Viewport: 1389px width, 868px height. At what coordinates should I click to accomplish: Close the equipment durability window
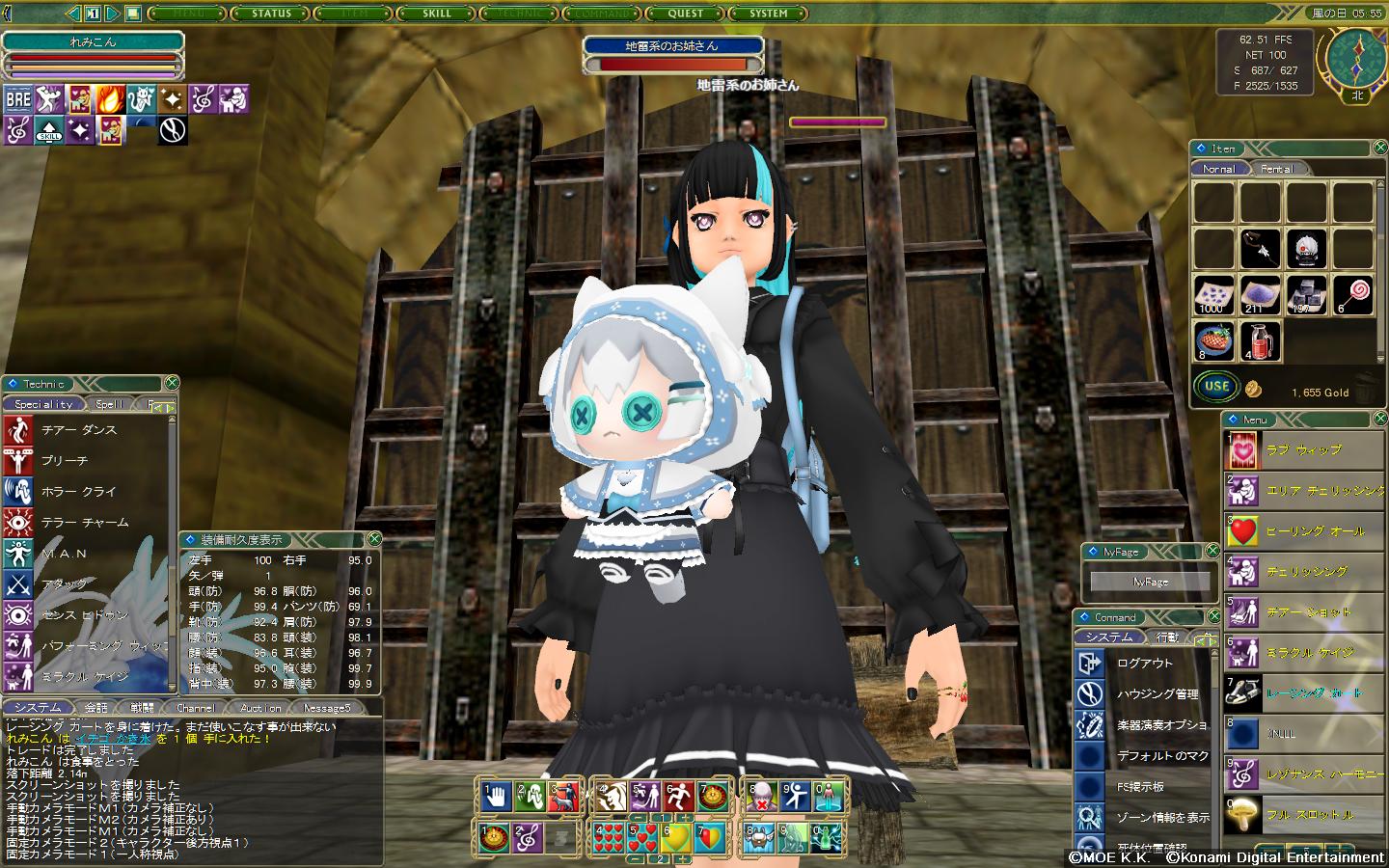pos(375,539)
